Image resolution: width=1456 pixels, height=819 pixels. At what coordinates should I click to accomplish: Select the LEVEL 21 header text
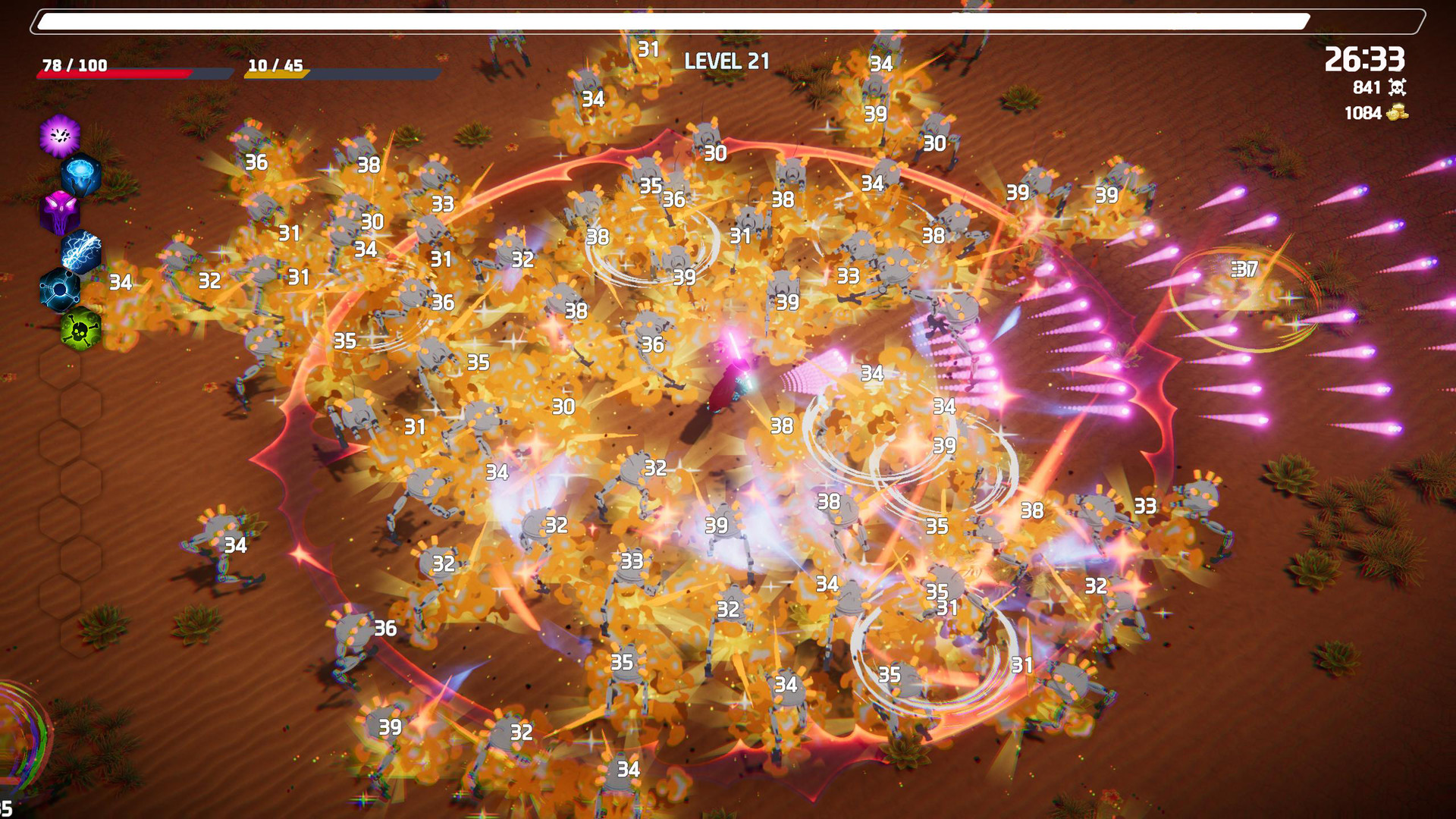coord(726,61)
